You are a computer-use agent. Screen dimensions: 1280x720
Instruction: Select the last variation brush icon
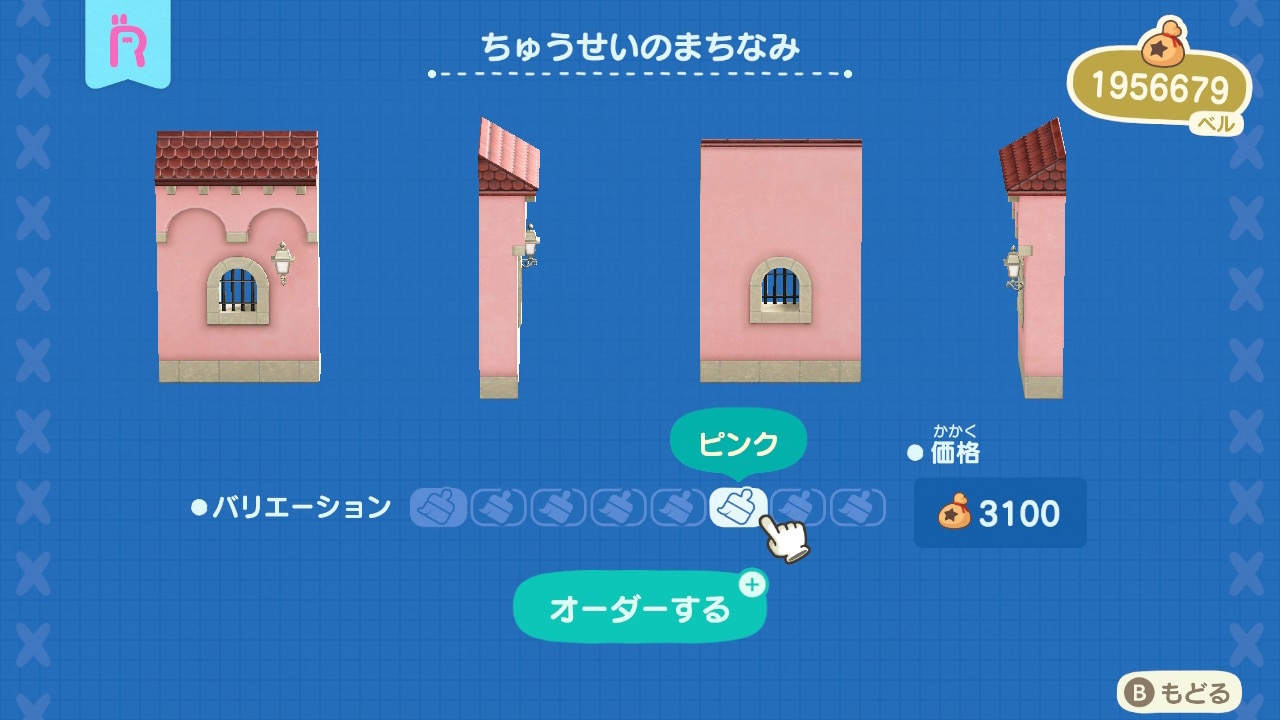click(x=853, y=507)
